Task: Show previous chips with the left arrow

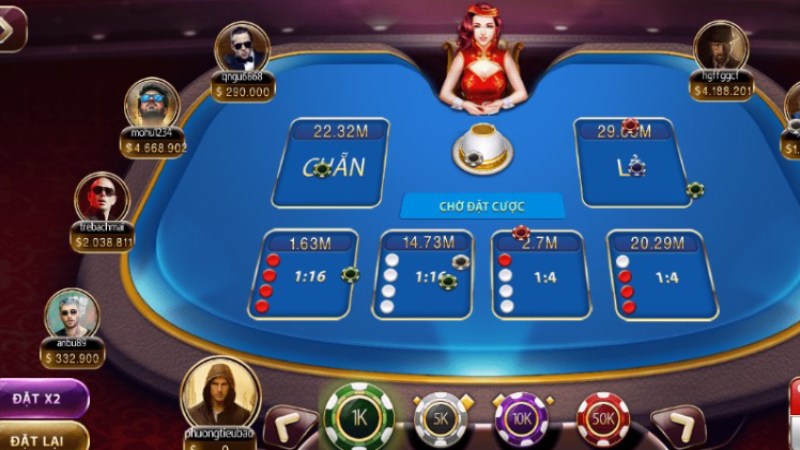Action: coord(289,425)
